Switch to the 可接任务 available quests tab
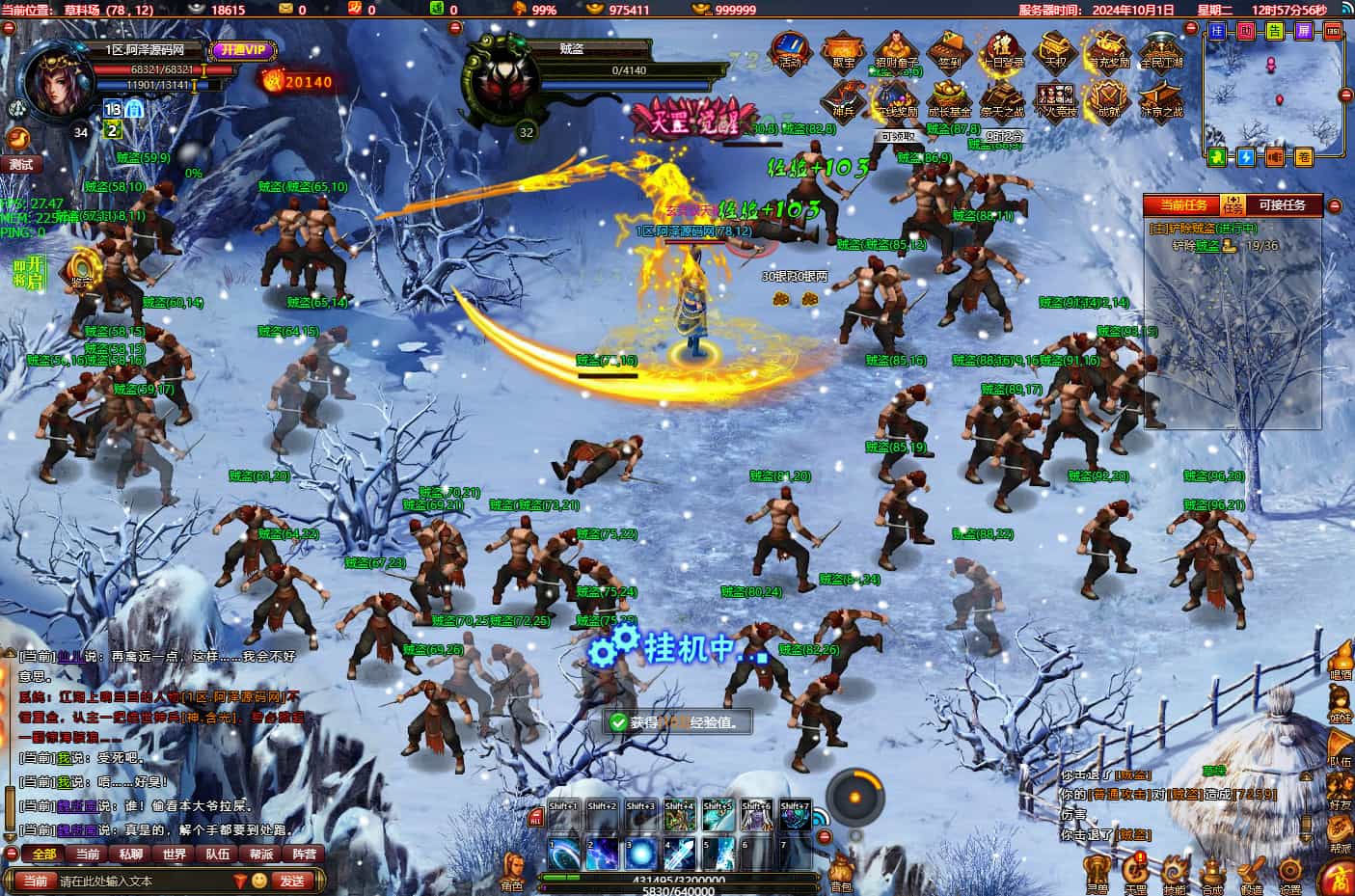1355x896 pixels. click(x=1282, y=204)
